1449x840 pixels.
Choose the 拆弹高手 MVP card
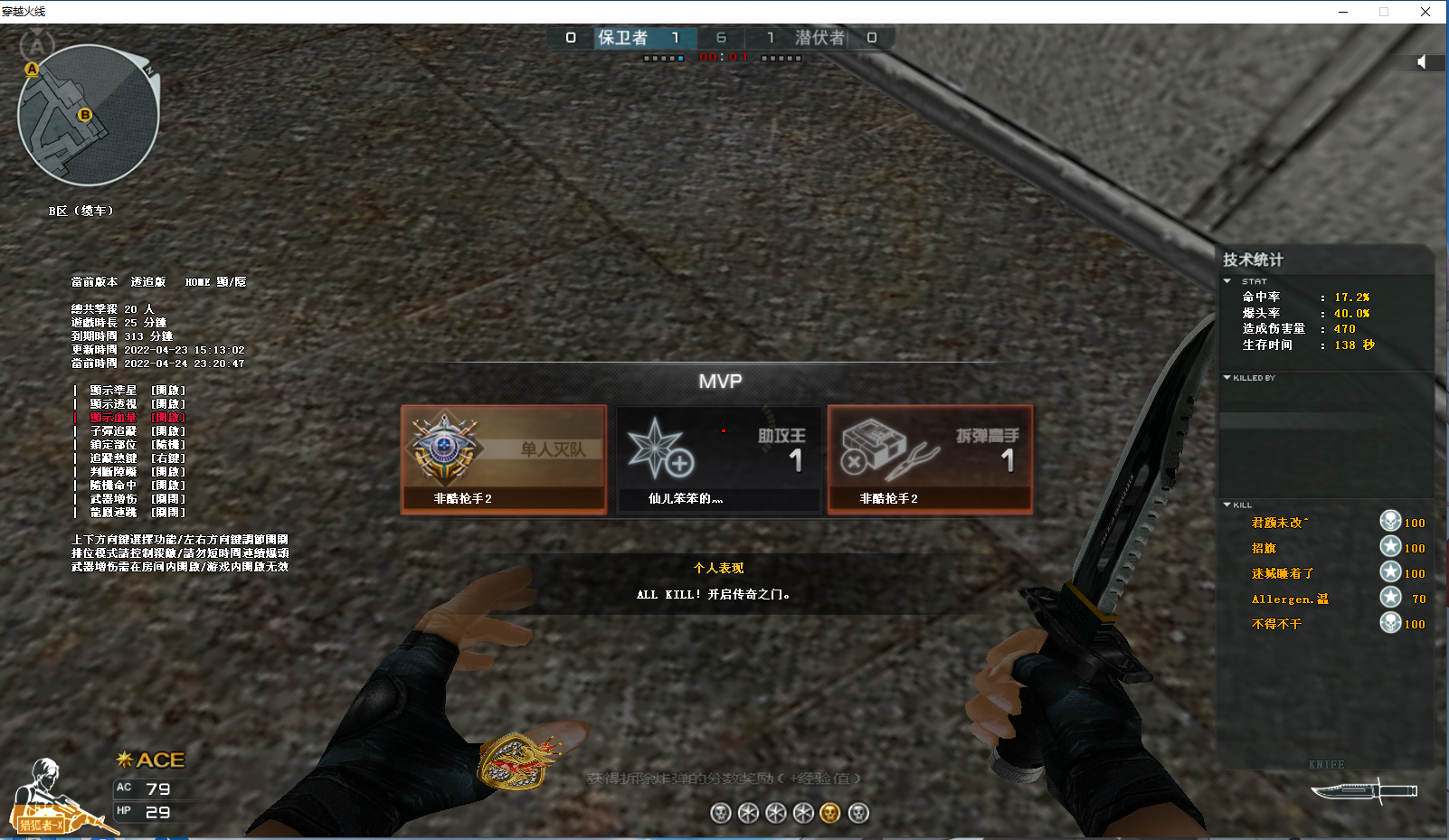point(930,459)
